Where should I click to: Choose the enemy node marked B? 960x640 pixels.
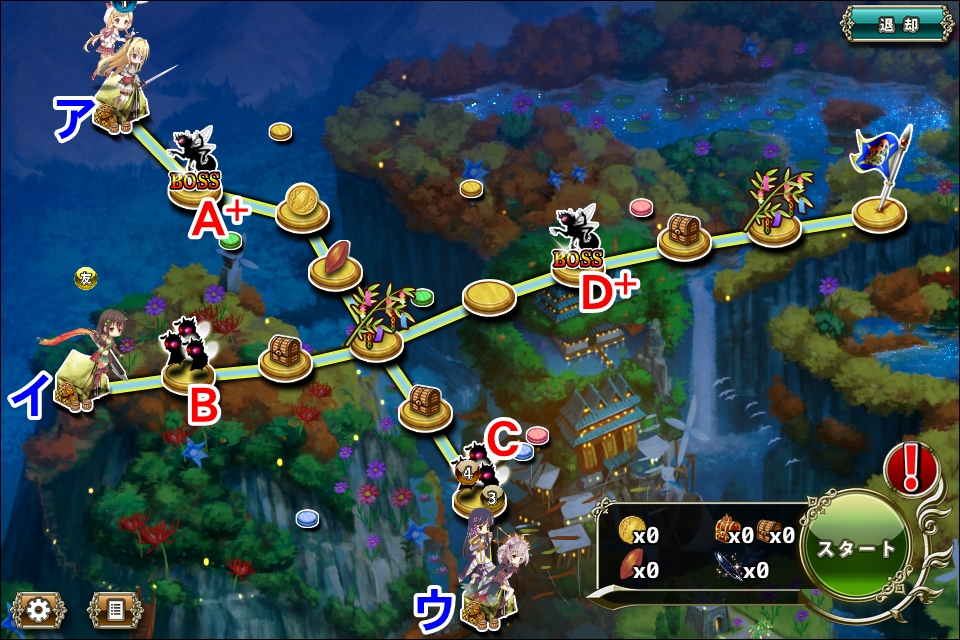coord(188,358)
